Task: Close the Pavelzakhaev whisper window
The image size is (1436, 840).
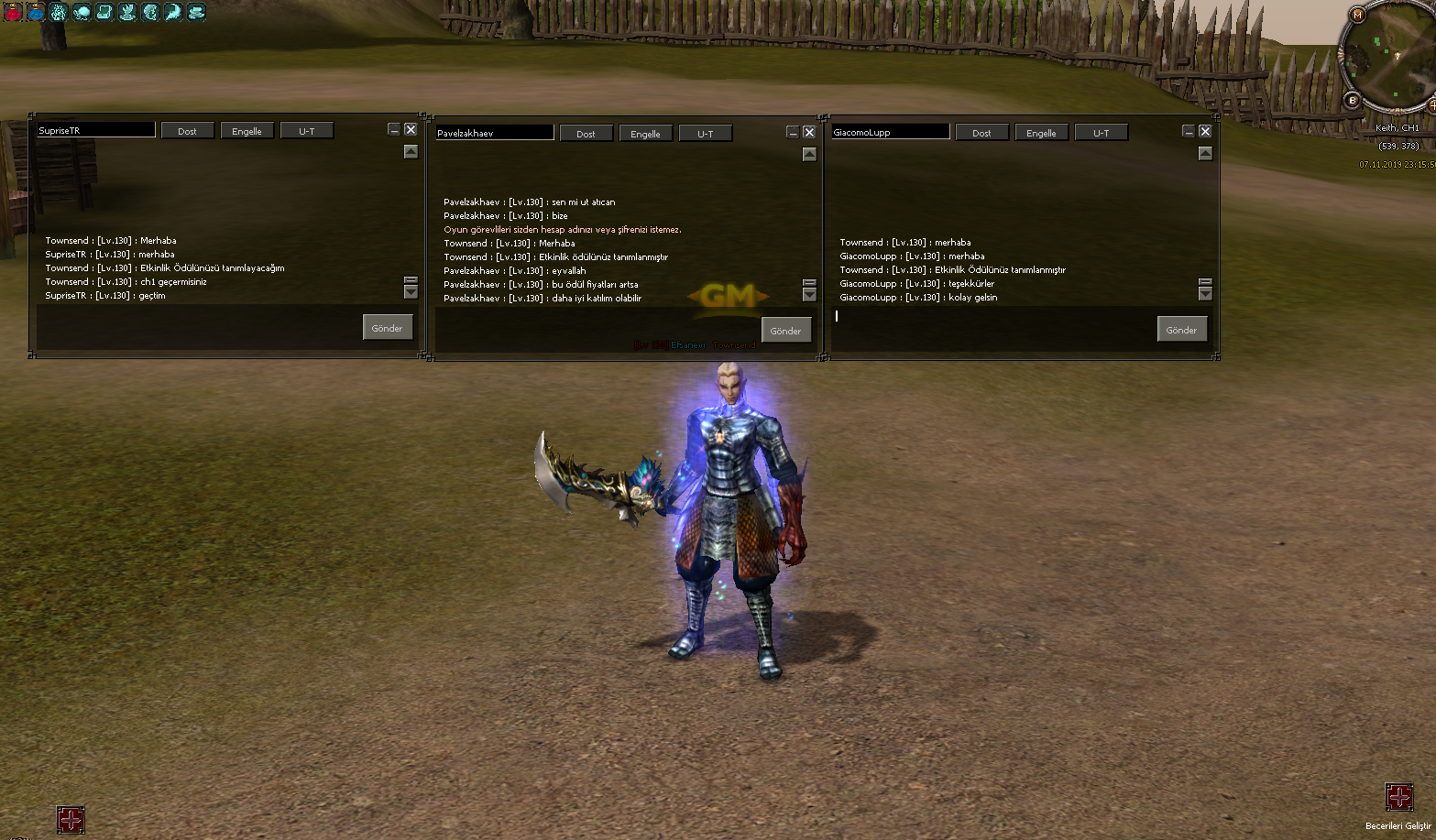Action: click(809, 132)
